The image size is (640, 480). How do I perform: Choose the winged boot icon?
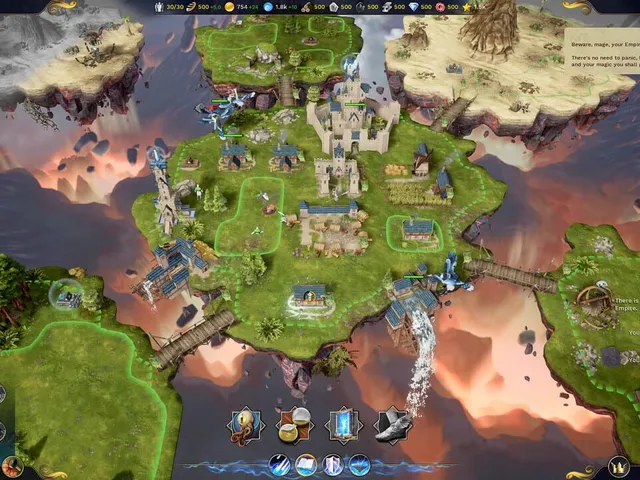pos(392,424)
